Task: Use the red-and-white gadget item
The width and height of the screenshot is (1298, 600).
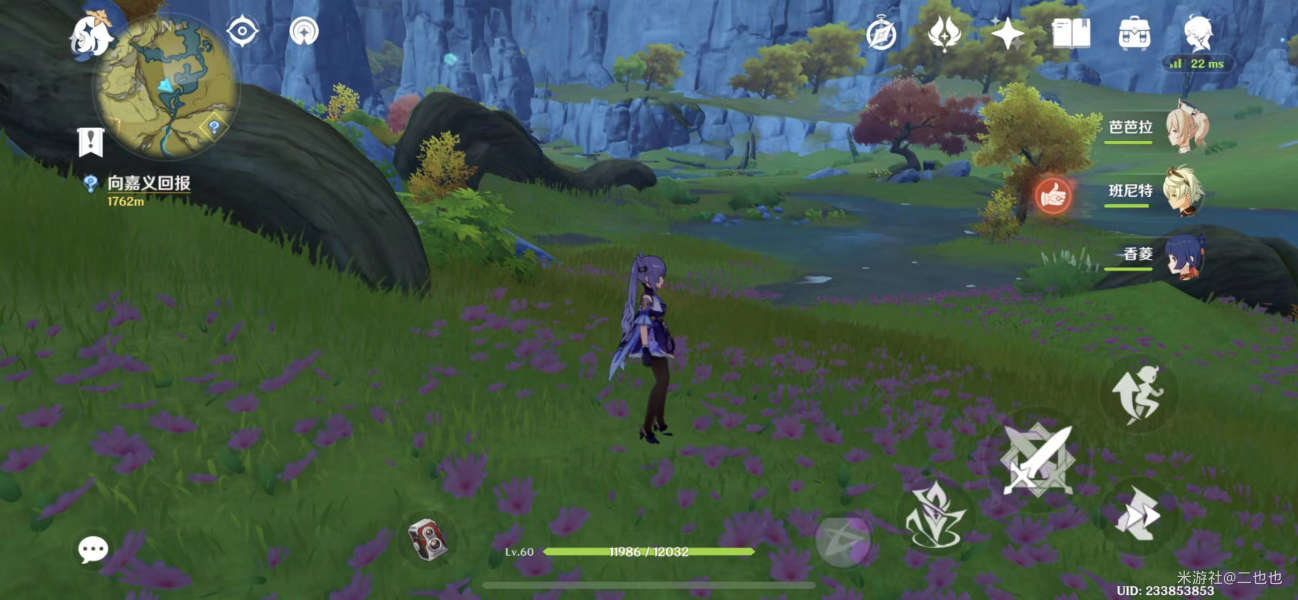Action: click(427, 540)
